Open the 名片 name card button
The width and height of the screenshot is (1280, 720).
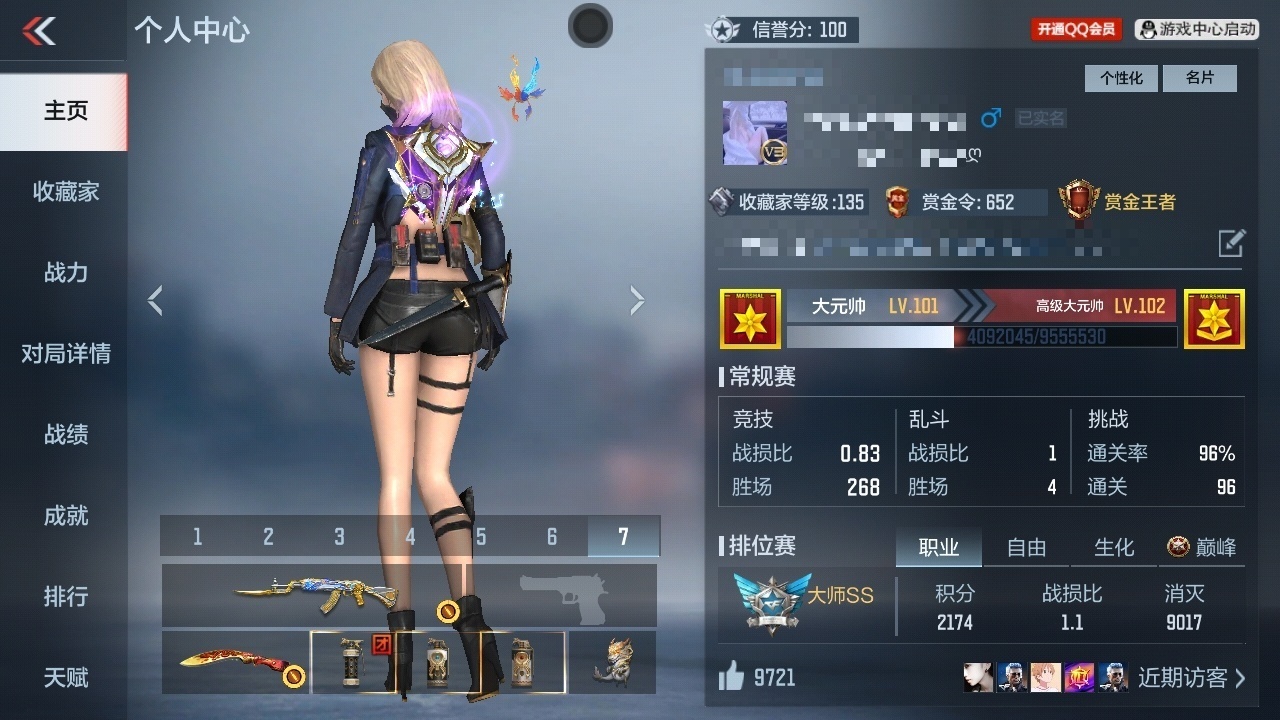[1199, 78]
